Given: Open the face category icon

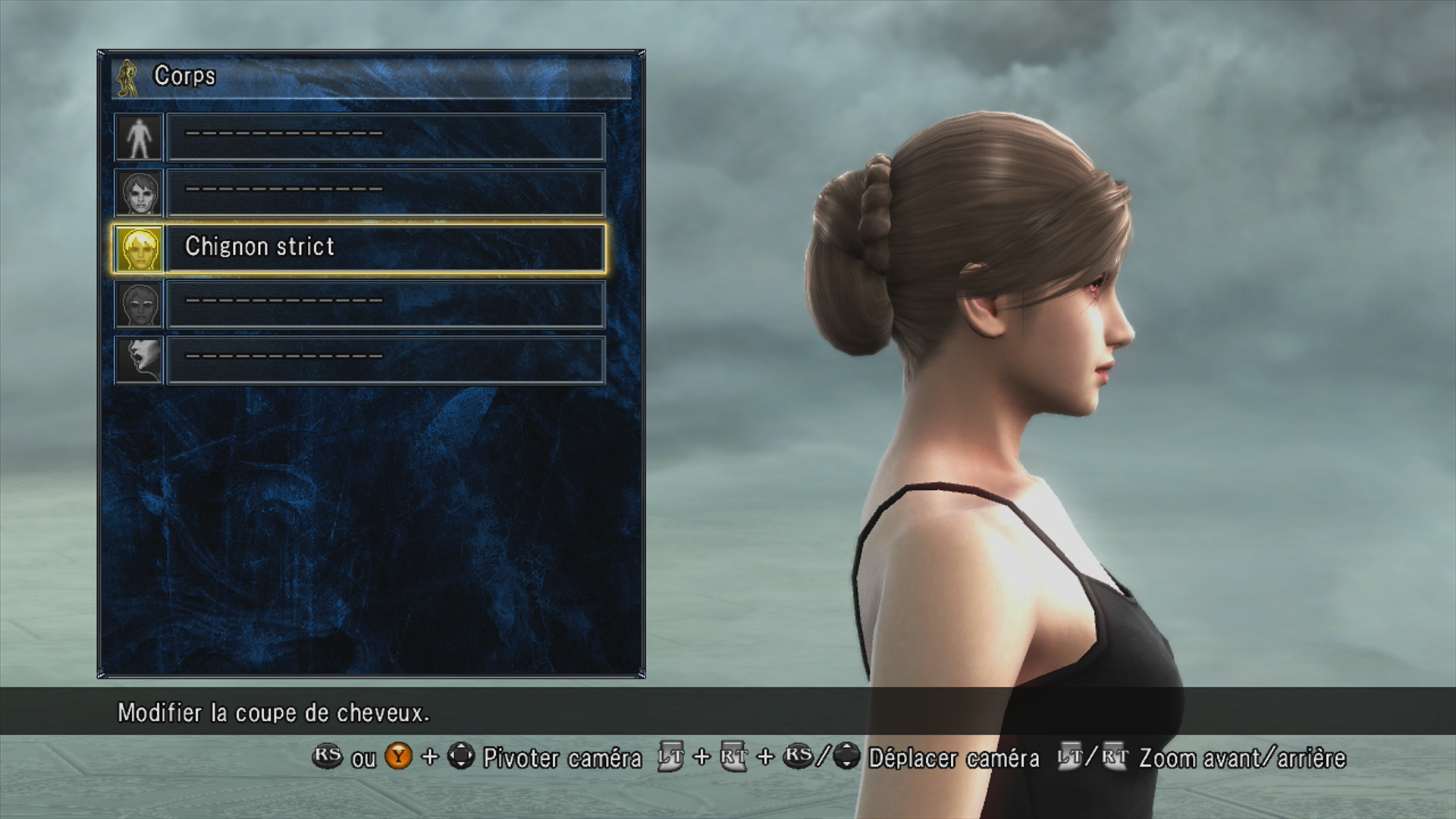Looking at the screenshot, I should click(x=140, y=193).
